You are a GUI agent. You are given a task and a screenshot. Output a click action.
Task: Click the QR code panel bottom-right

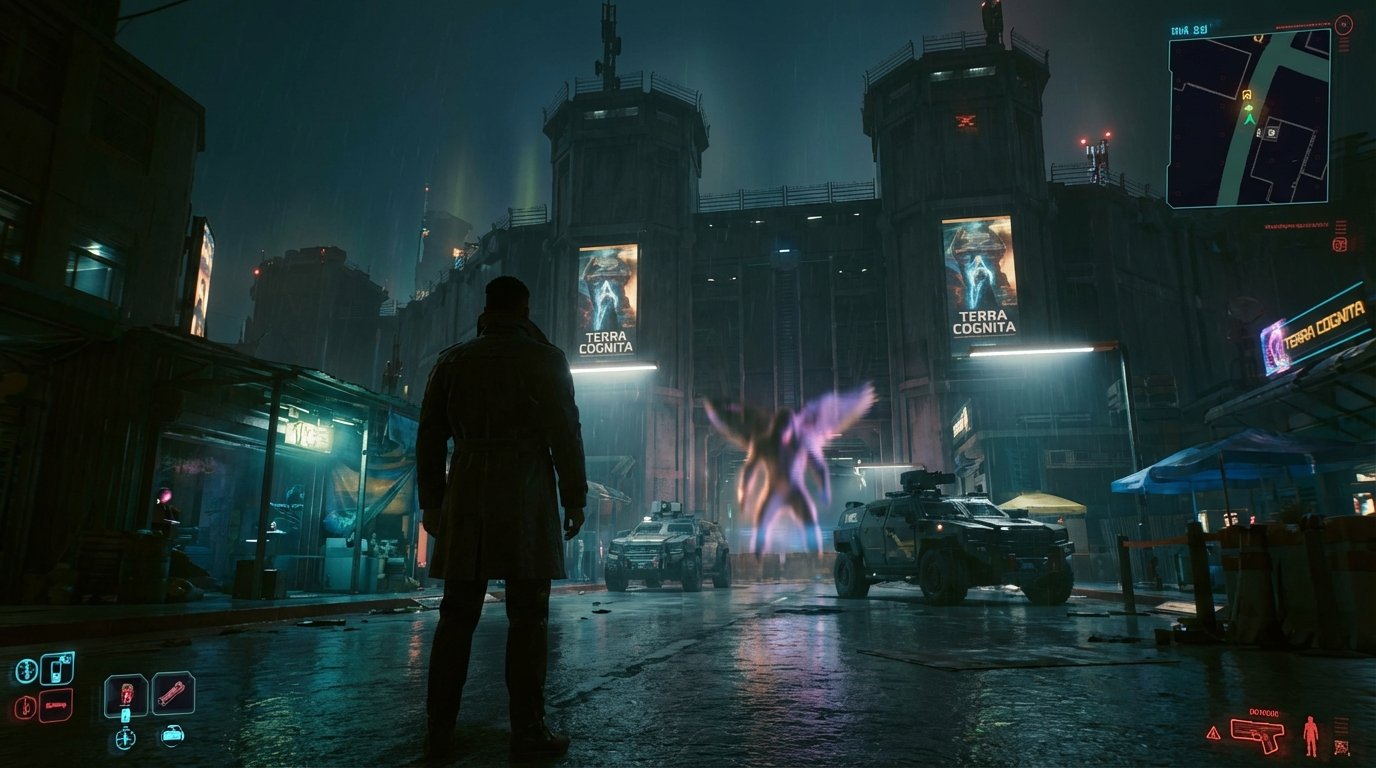click(1342, 747)
